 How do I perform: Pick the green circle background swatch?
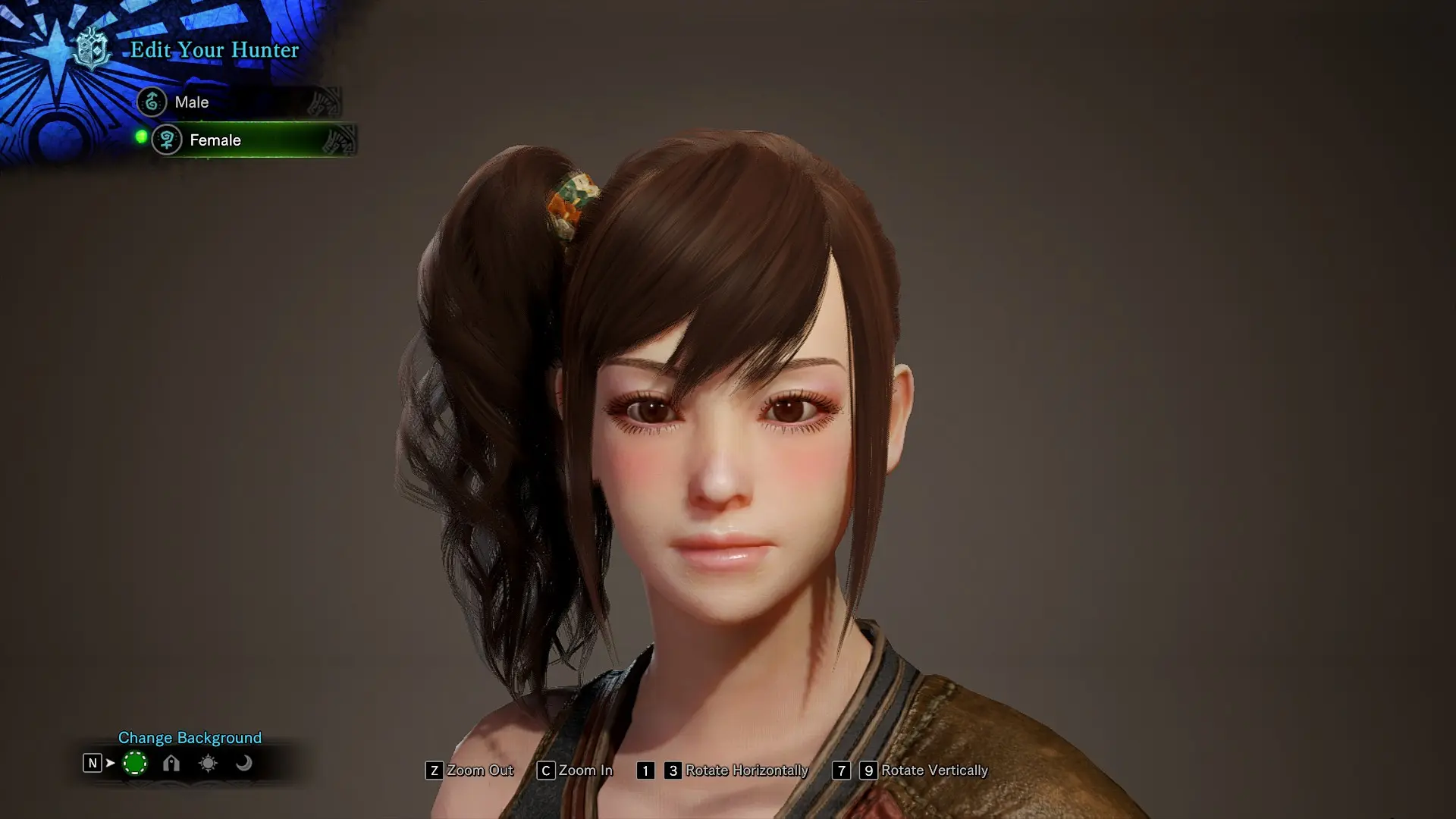[x=135, y=764]
